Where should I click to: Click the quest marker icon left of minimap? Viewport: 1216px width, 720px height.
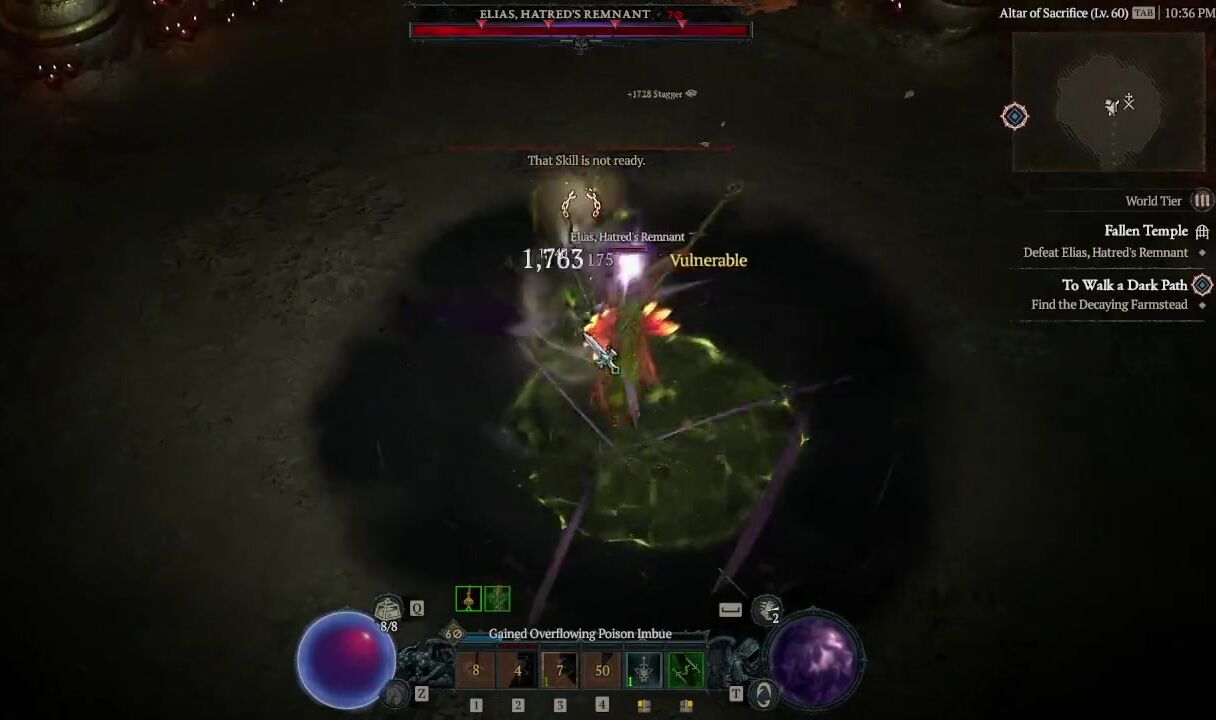1015,116
